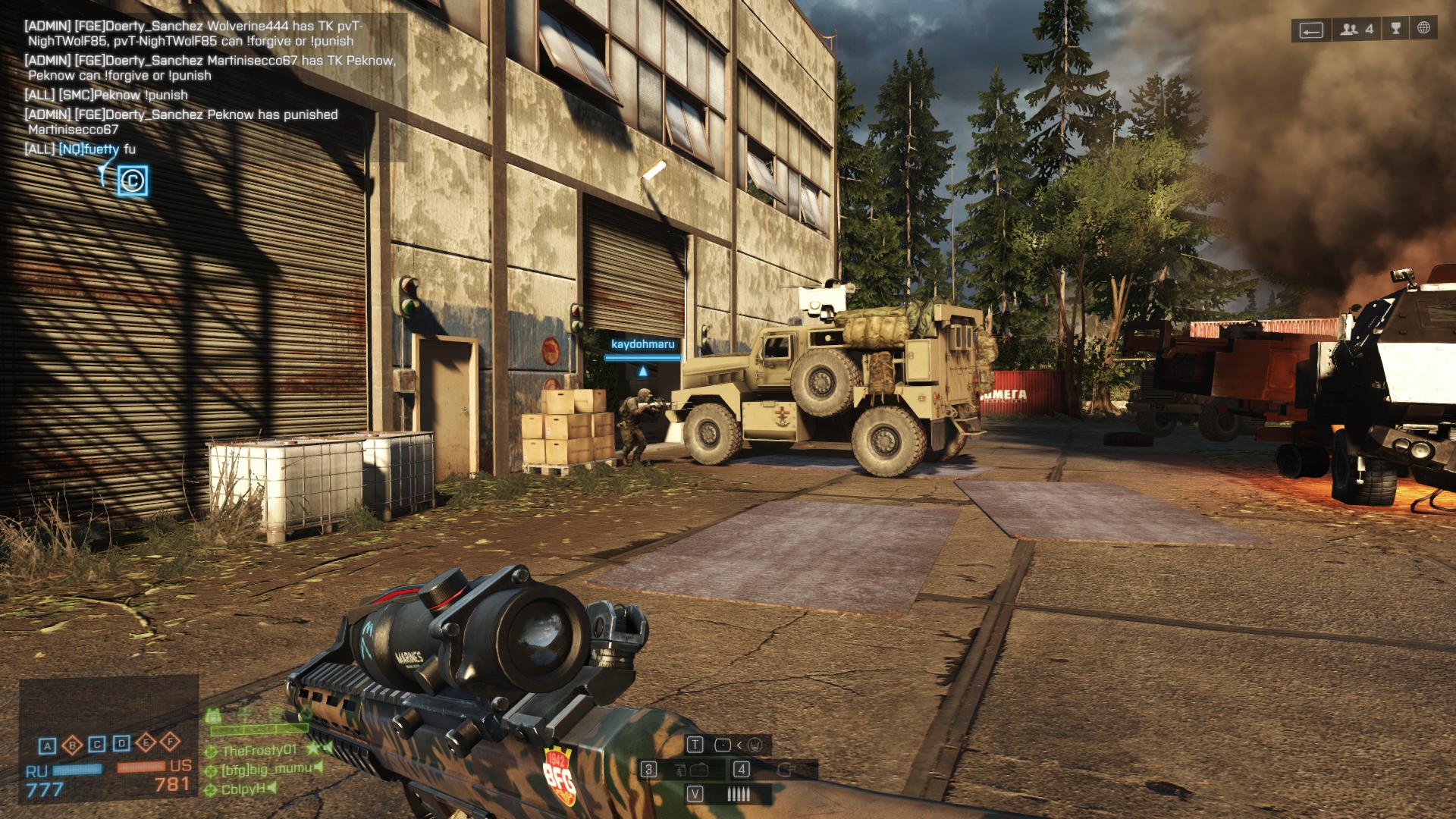Select squad member [bfg]big_mumu
1456x819 pixels.
(x=265, y=769)
